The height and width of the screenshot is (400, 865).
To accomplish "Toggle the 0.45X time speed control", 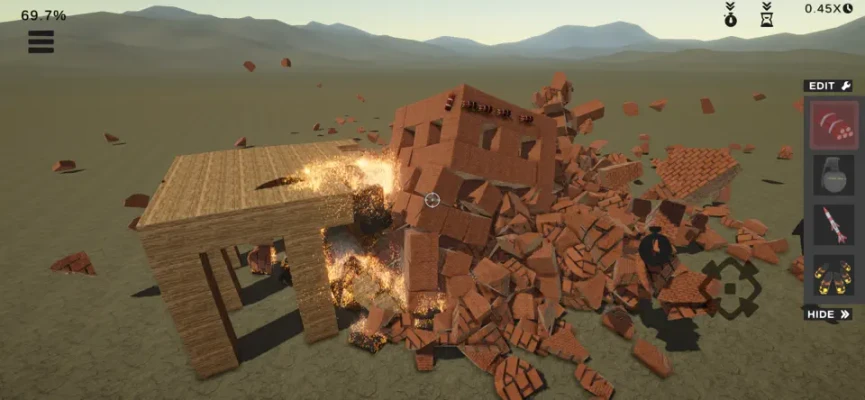I will pos(829,9).
